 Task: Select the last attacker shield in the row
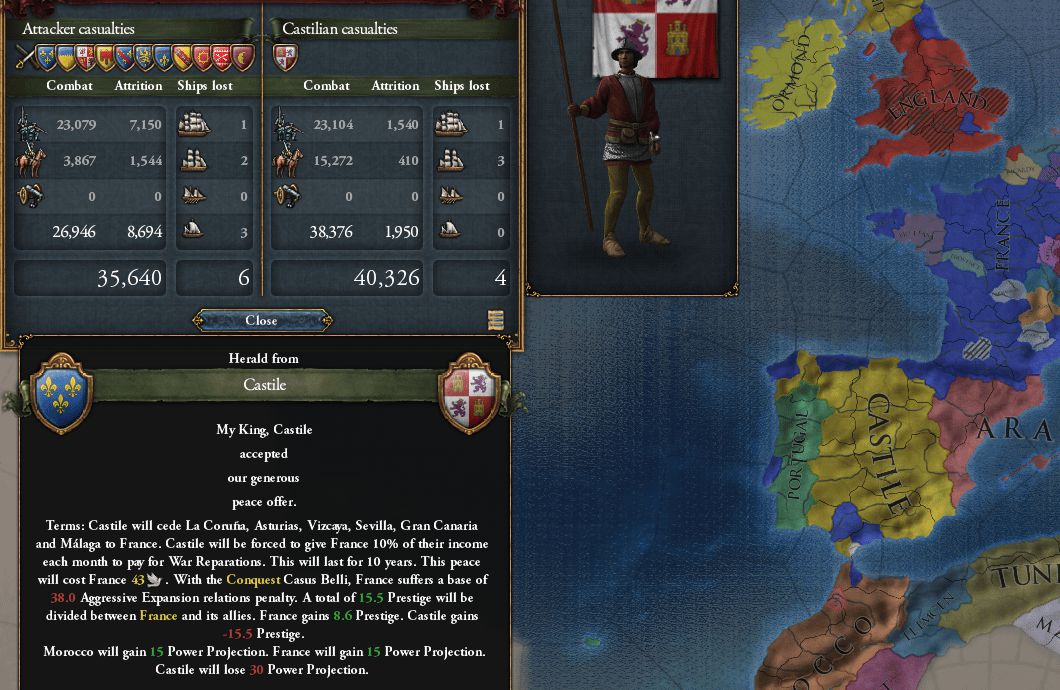243,57
